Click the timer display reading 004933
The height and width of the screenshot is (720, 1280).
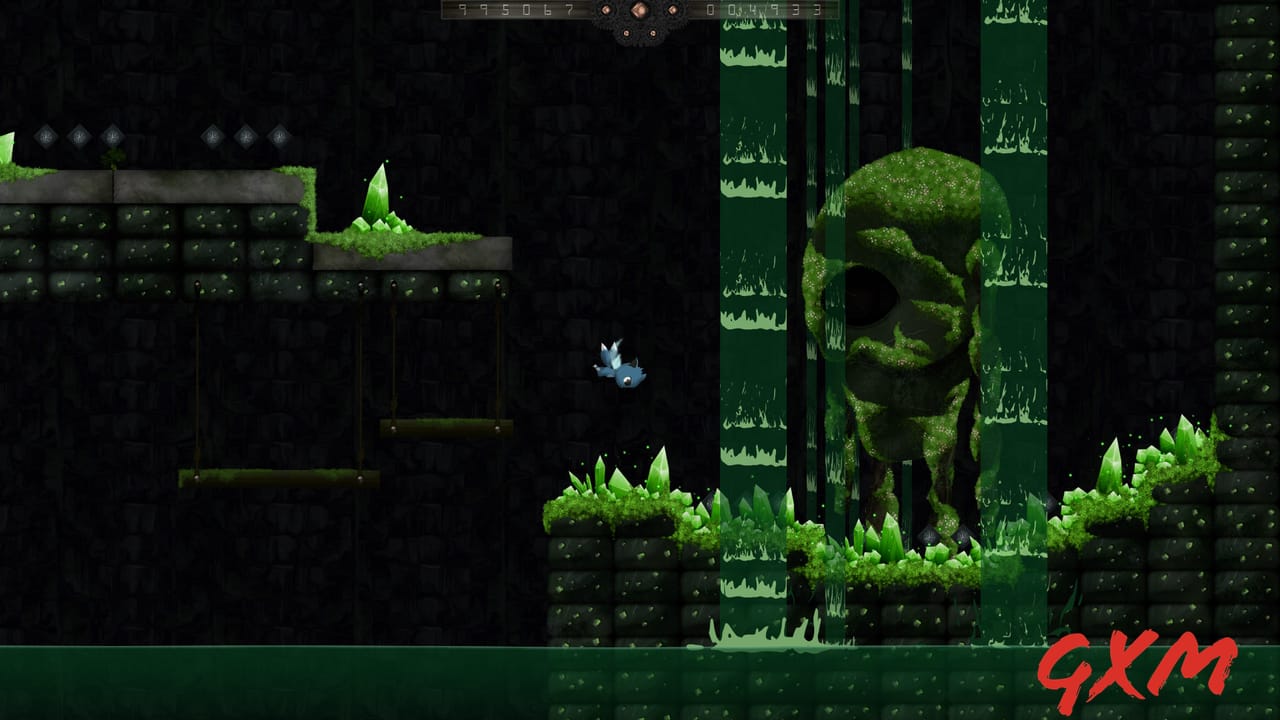(x=765, y=12)
